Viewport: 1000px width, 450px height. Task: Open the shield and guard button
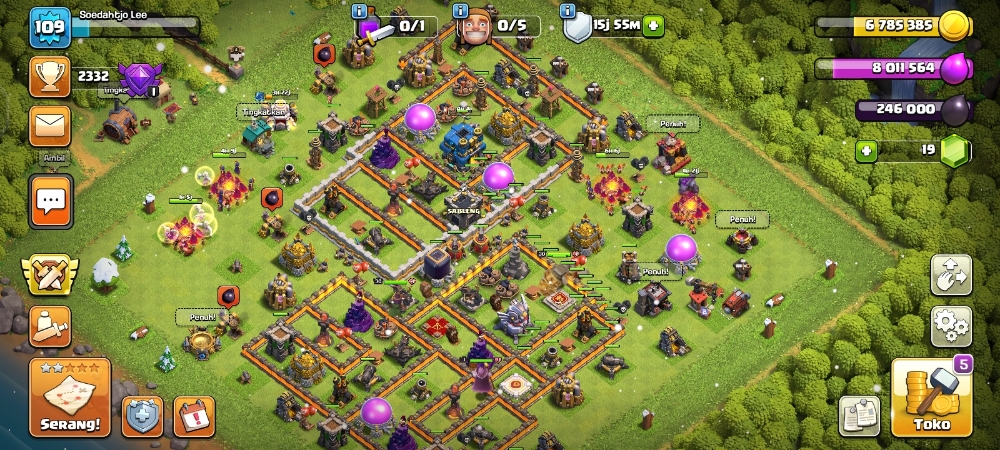(142, 416)
